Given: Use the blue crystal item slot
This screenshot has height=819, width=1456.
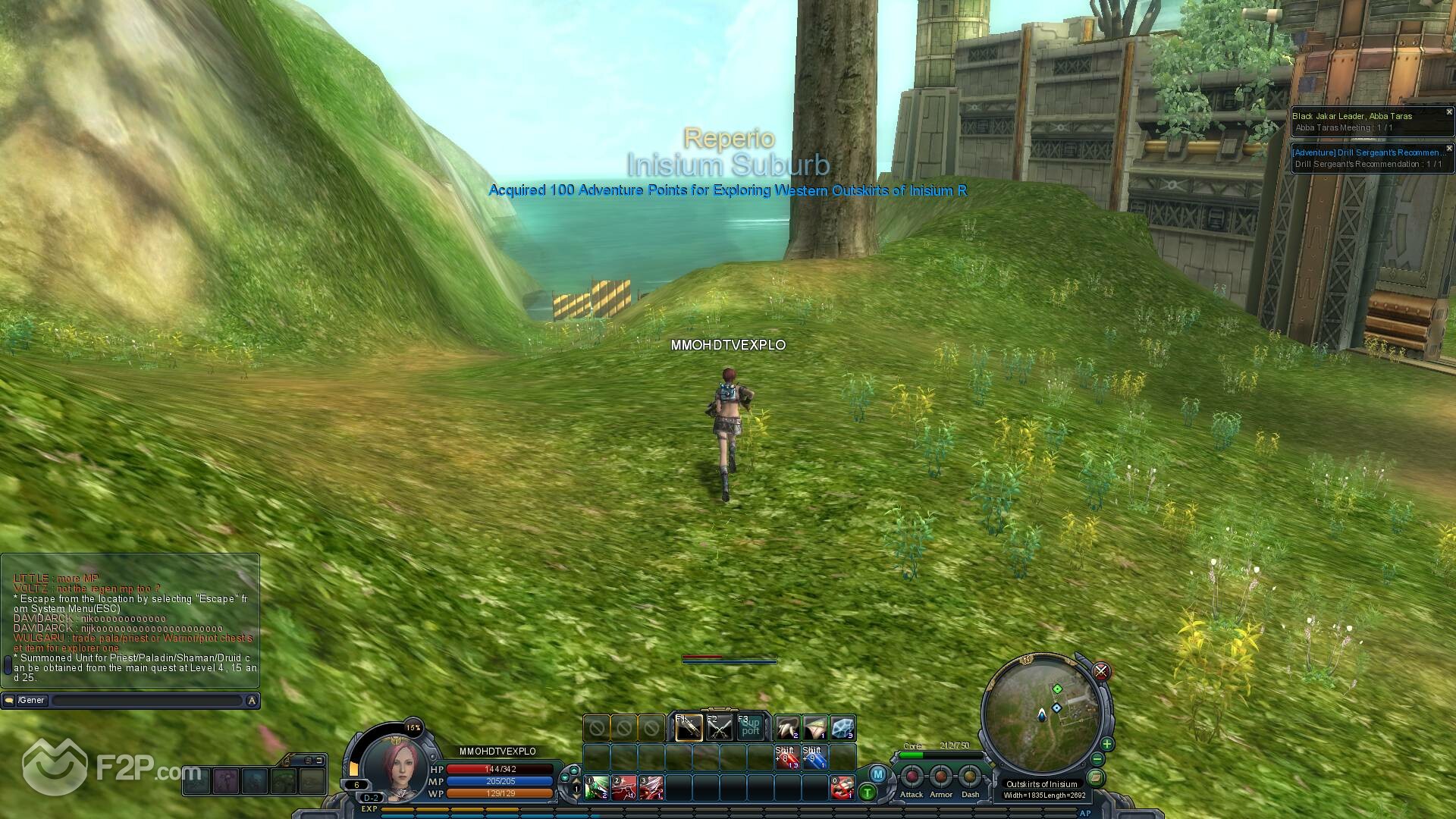Looking at the screenshot, I should [x=843, y=729].
